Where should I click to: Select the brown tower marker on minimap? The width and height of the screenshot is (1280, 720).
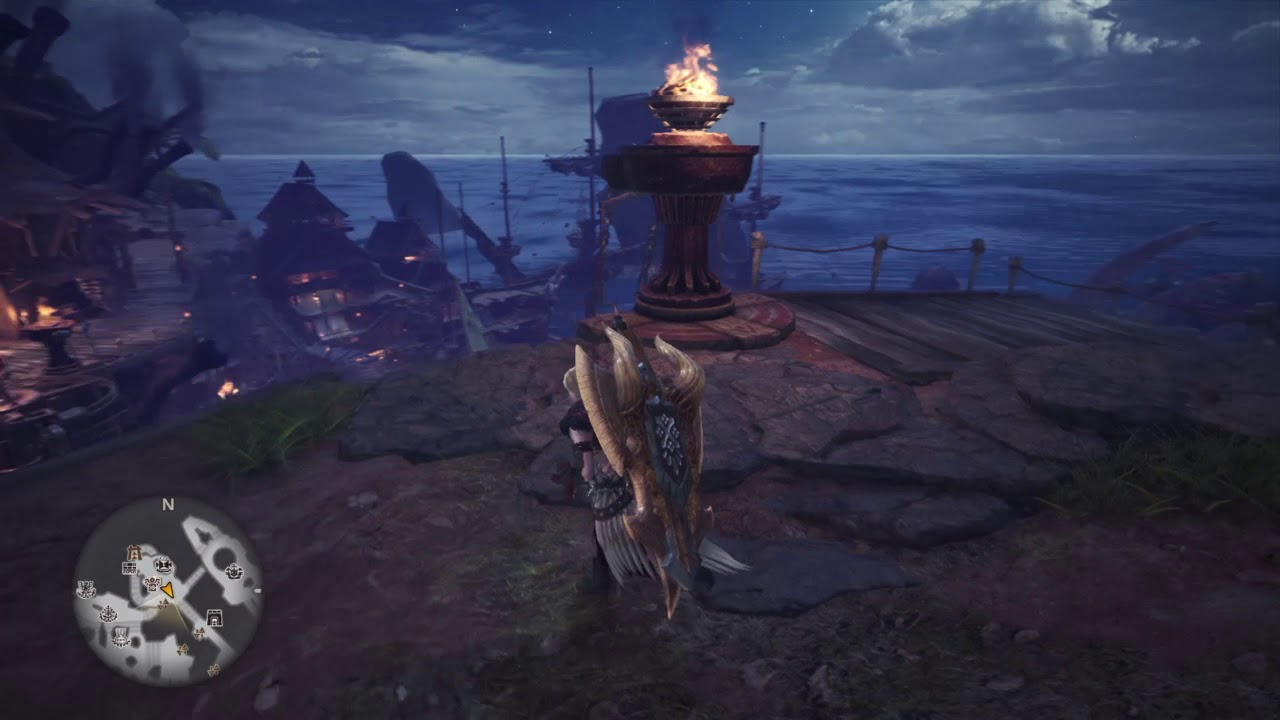tap(132, 553)
